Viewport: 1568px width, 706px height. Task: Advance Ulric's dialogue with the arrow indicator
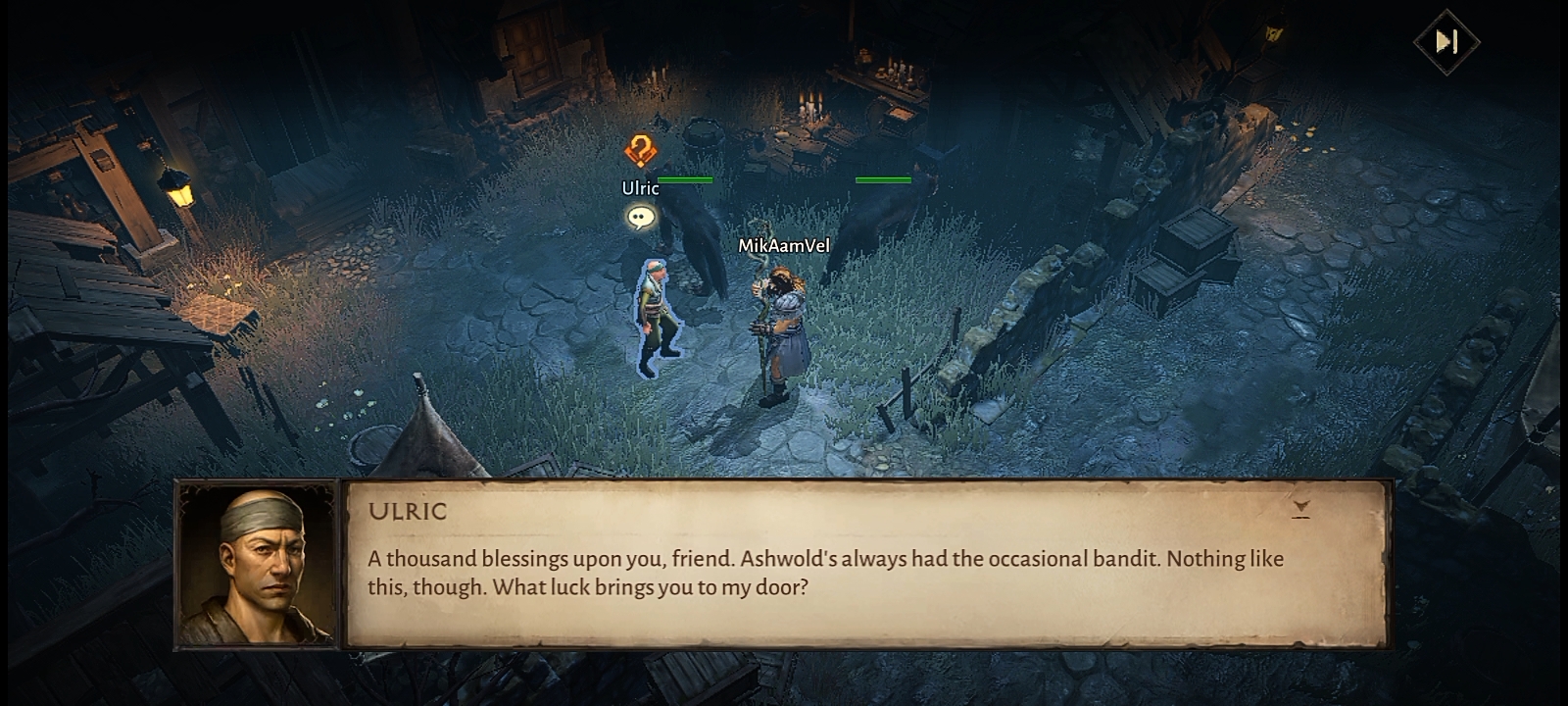[1300, 508]
